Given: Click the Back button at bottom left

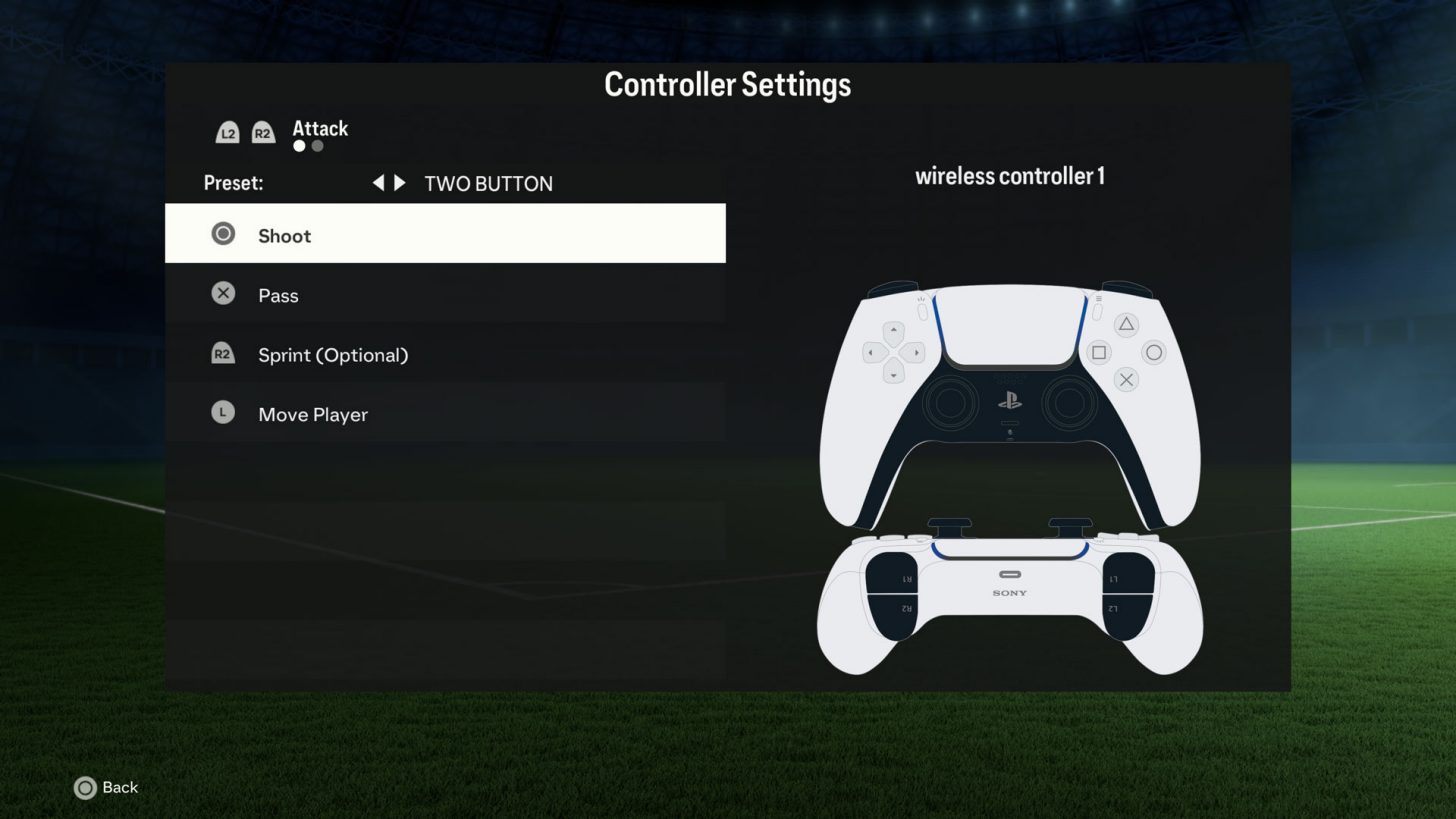Looking at the screenshot, I should [104, 788].
